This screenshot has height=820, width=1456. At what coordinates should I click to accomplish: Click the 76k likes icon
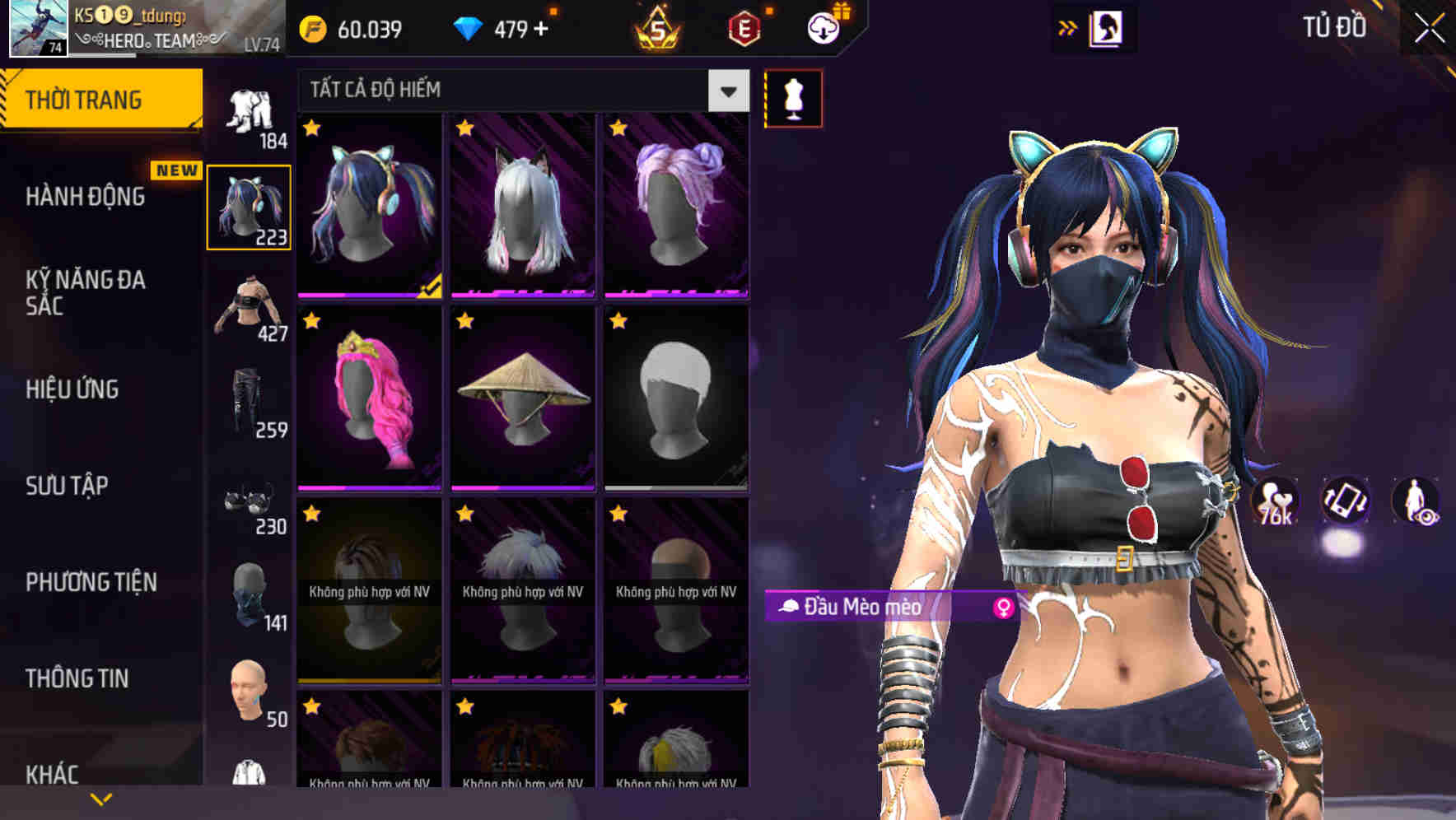tap(1272, 501)
